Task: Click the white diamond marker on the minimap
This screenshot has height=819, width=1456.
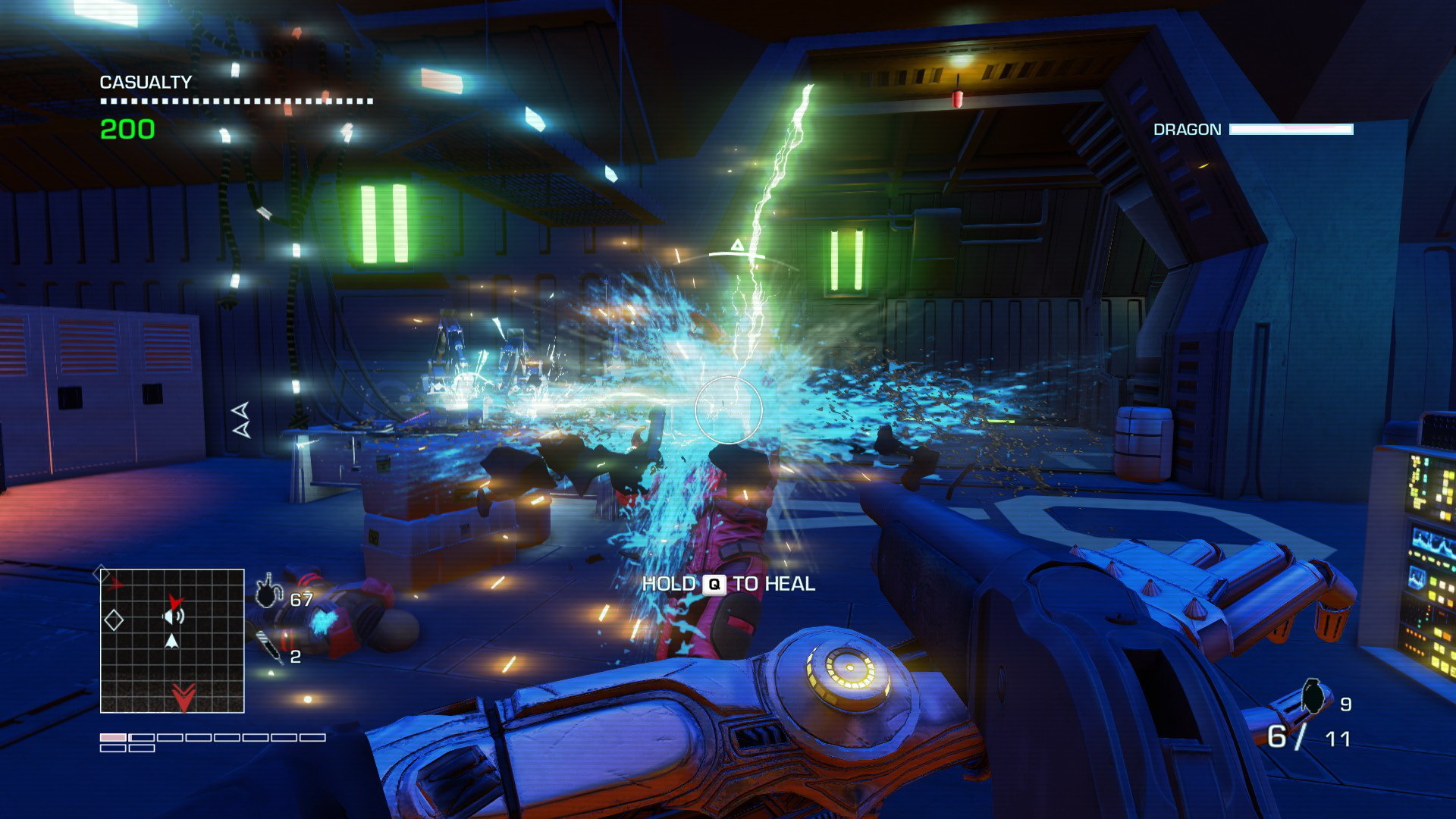Action: click(114, 620)
